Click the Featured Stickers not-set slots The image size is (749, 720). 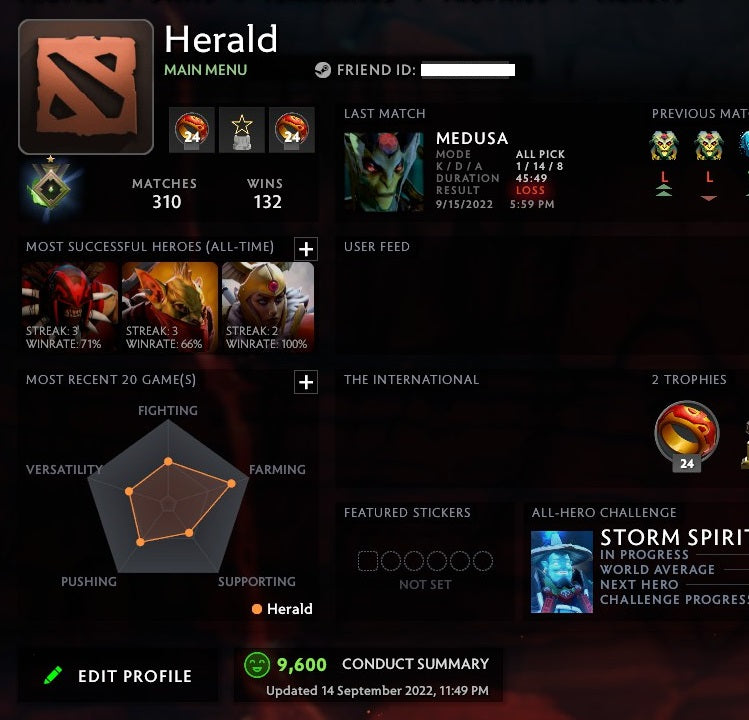click(425, 561)
